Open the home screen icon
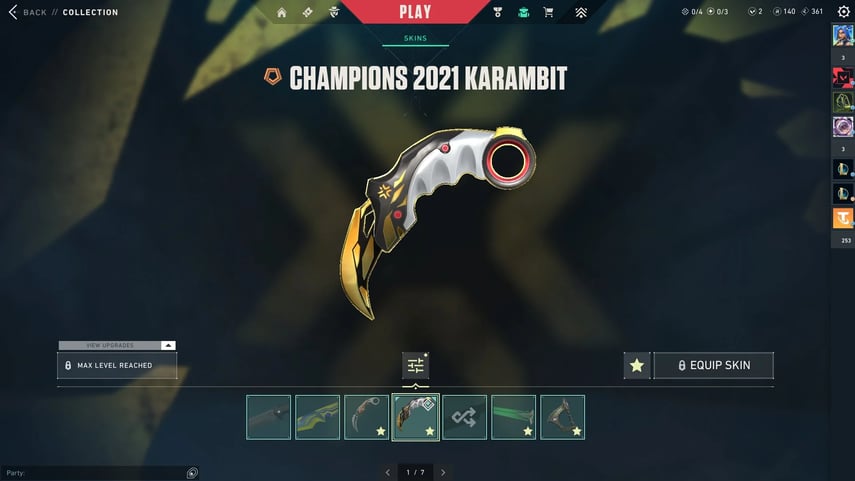Image resolution: width=855 pixels, height=481 pixels. 281,13
